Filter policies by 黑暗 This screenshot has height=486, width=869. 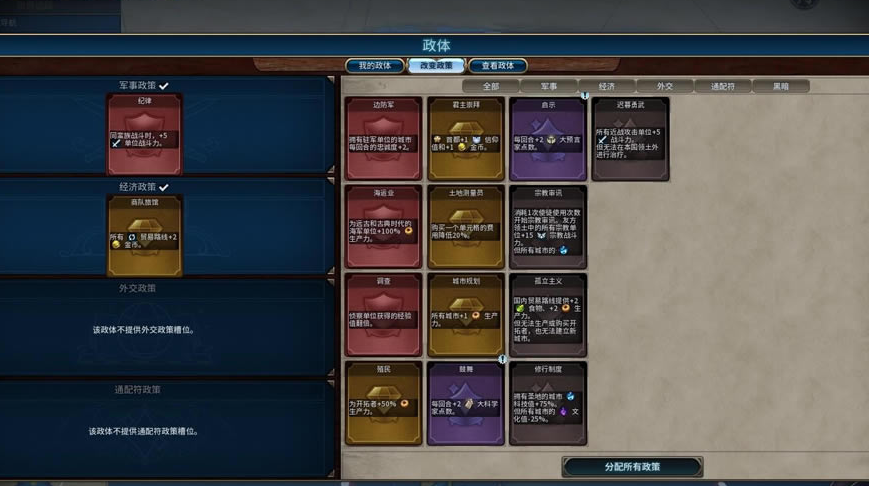click(x=780, y=87)
